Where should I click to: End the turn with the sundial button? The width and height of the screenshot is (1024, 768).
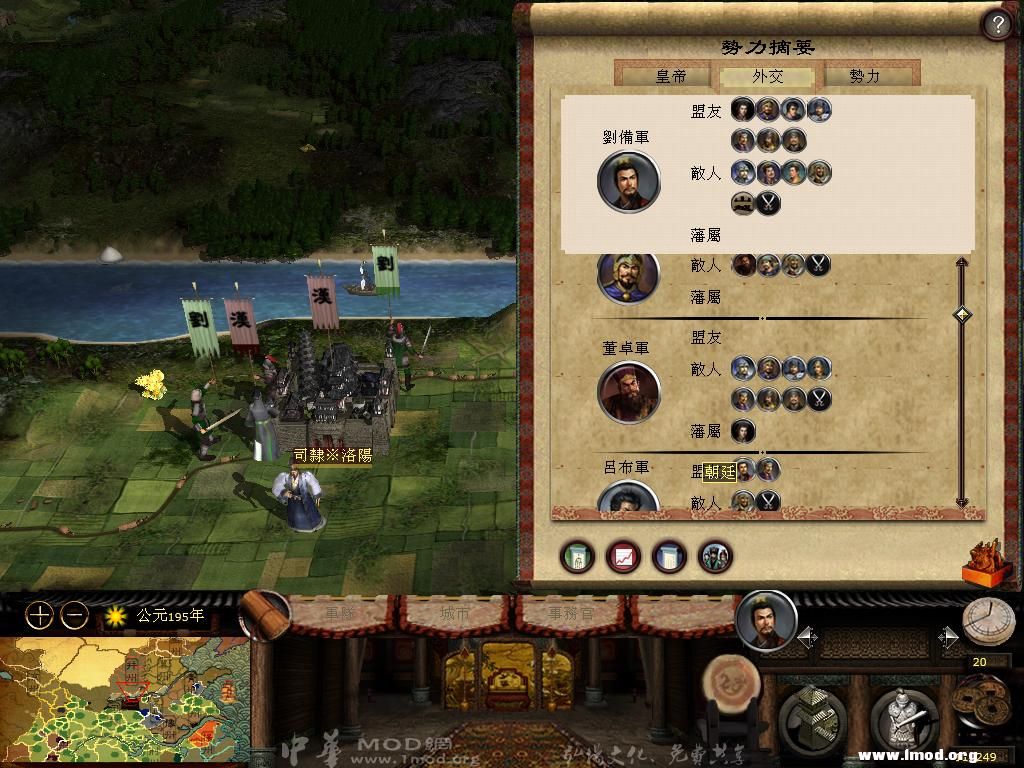pyautogui.click(x=988, y=622)
